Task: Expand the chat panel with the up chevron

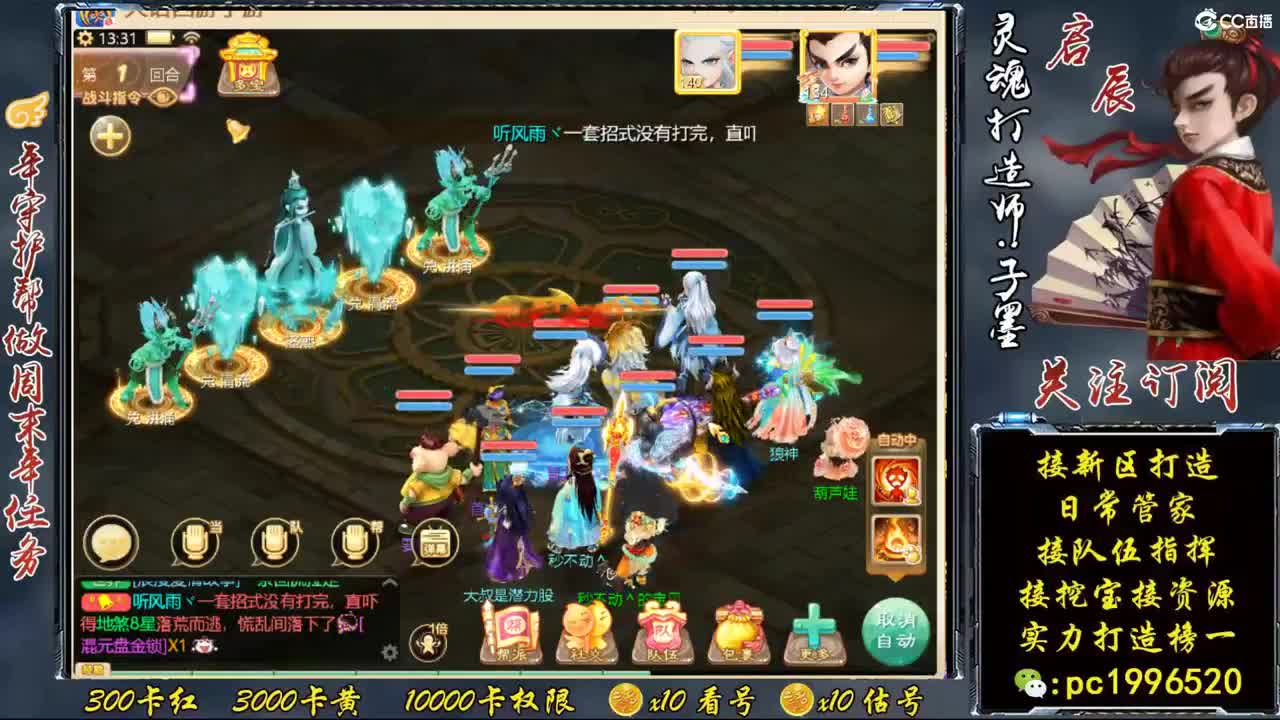Action: 389,582
